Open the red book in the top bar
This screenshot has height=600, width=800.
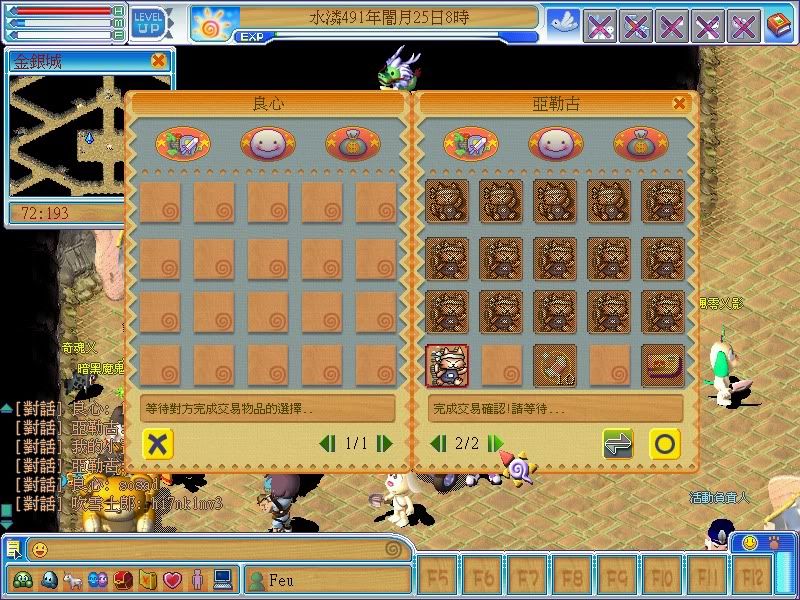click(x=779, y=25)
